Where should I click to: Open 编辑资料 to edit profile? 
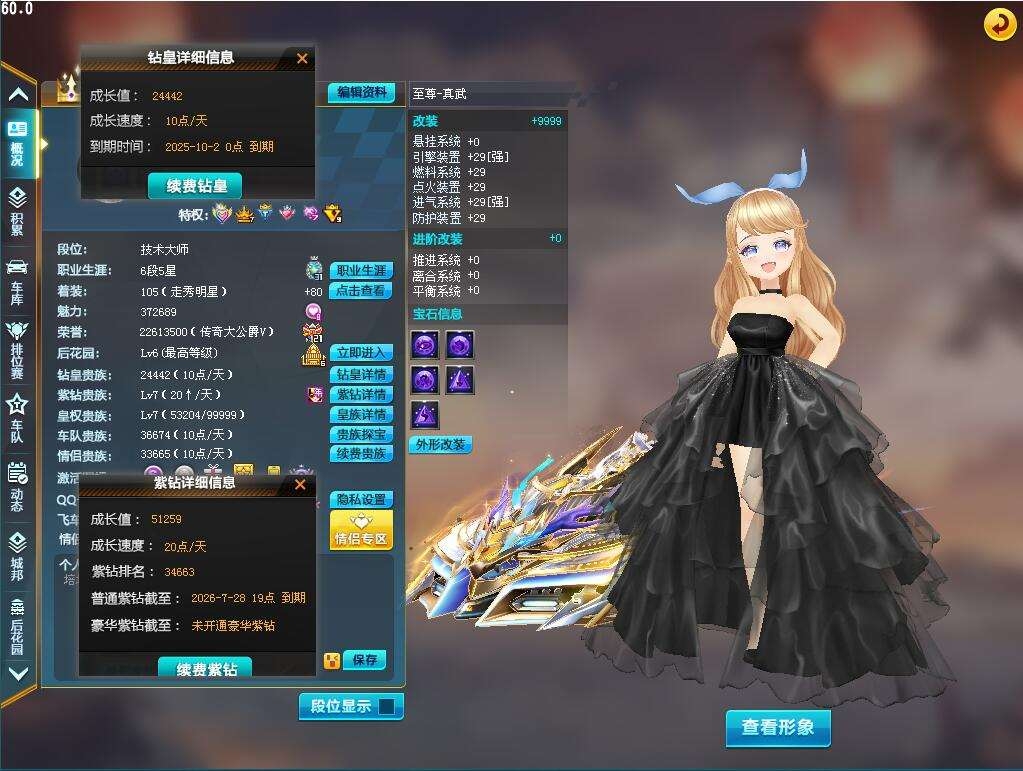pyautogui.click(x=360, y=93)
